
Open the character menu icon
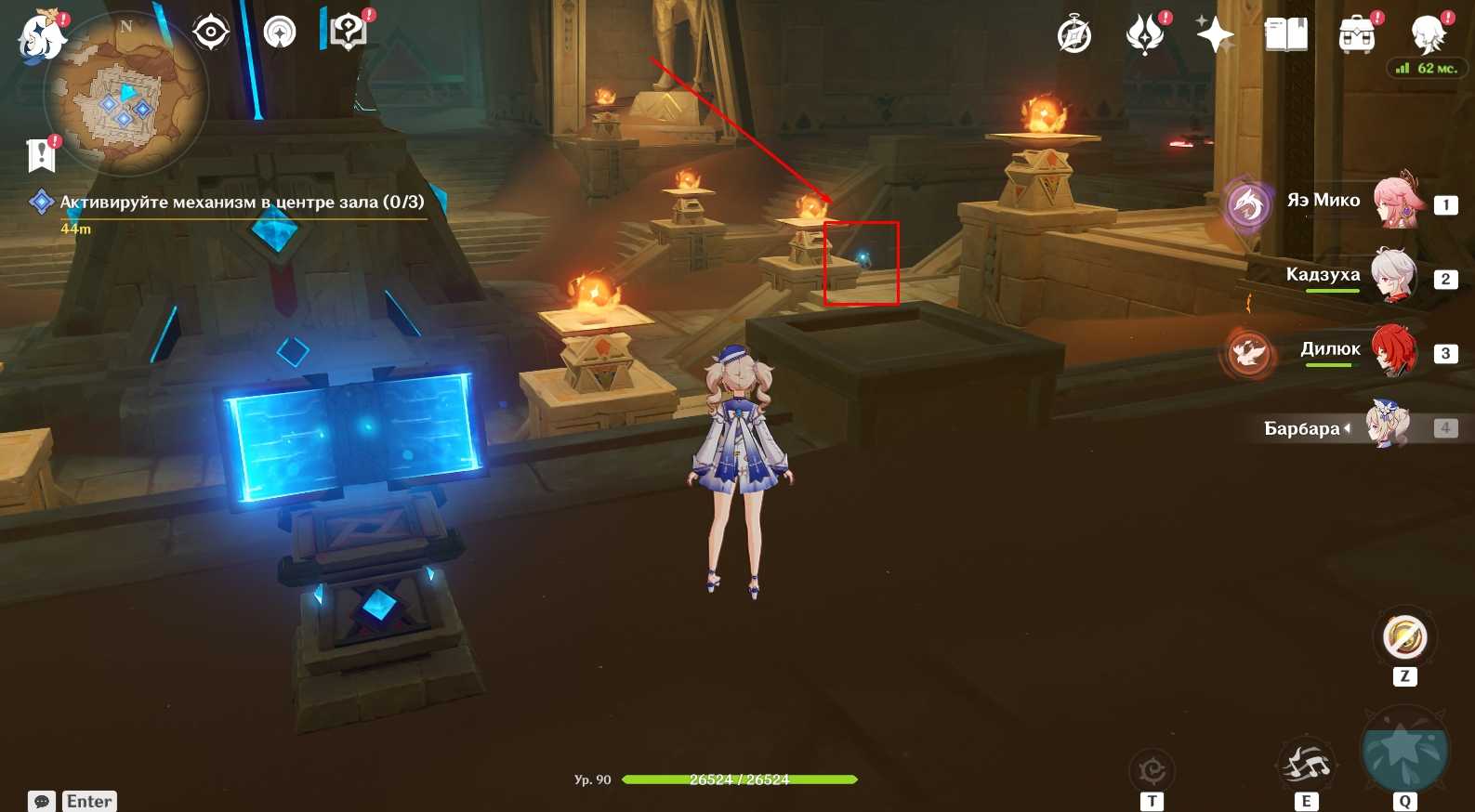(1428, 33)
